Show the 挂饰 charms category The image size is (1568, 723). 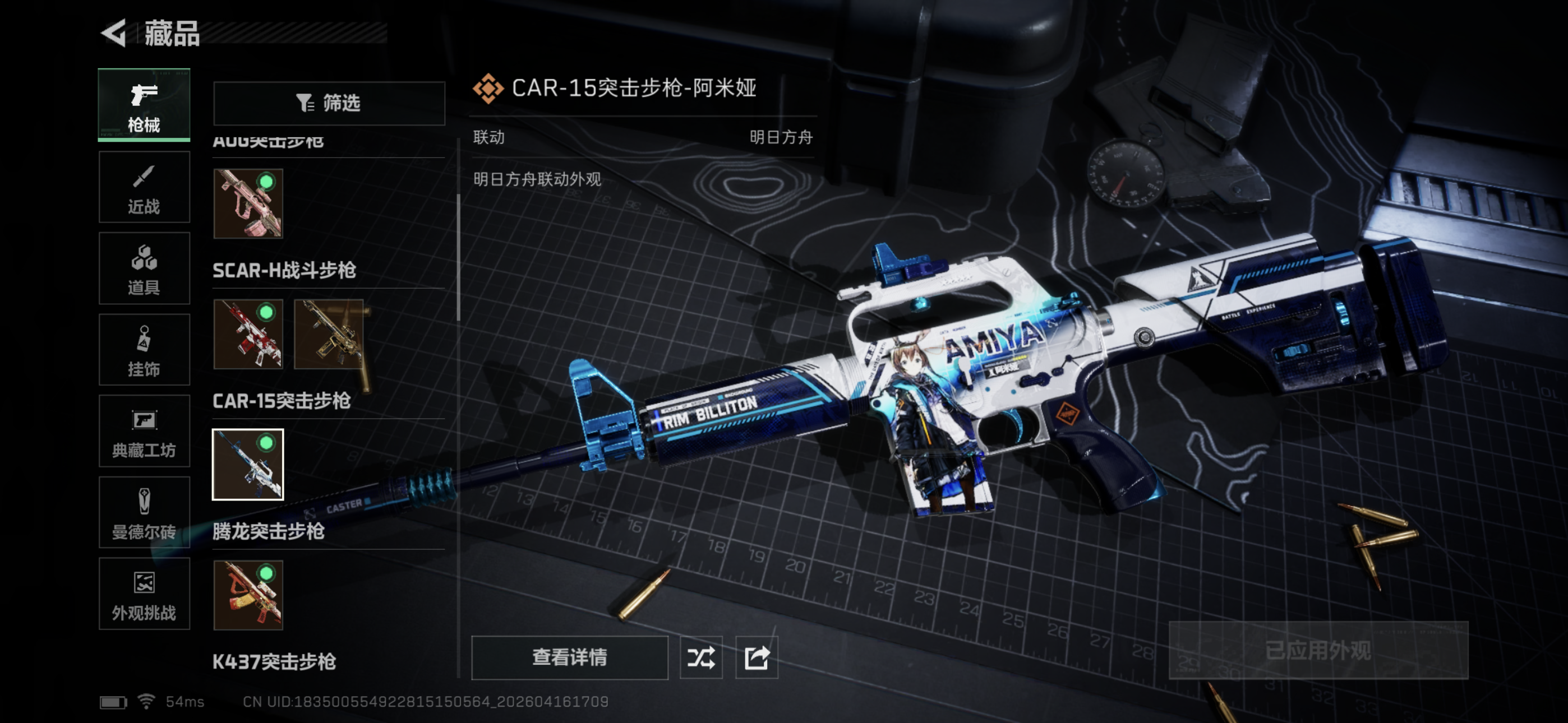coord(144,350)
